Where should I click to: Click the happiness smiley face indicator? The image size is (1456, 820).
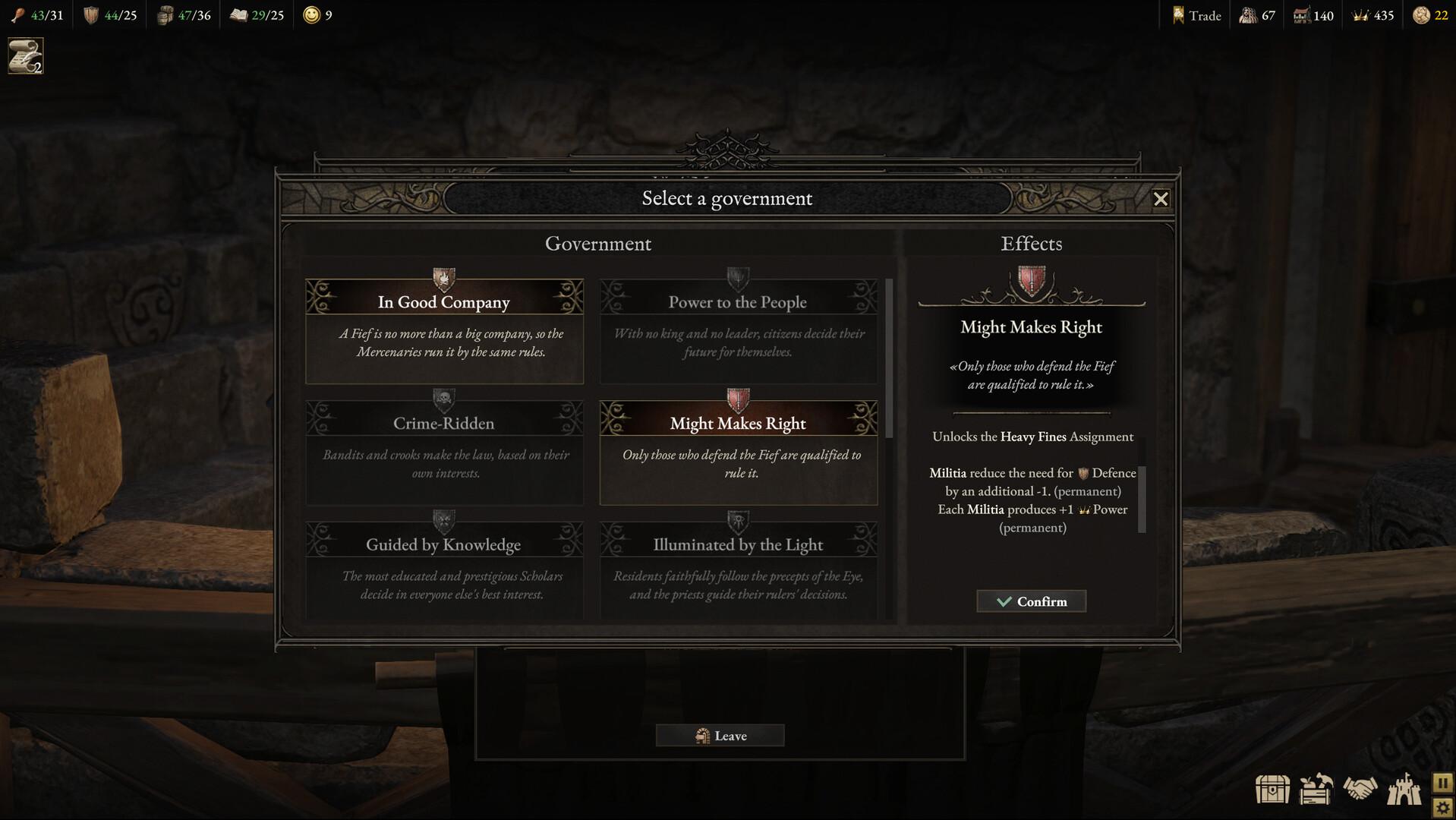(309, 14)
